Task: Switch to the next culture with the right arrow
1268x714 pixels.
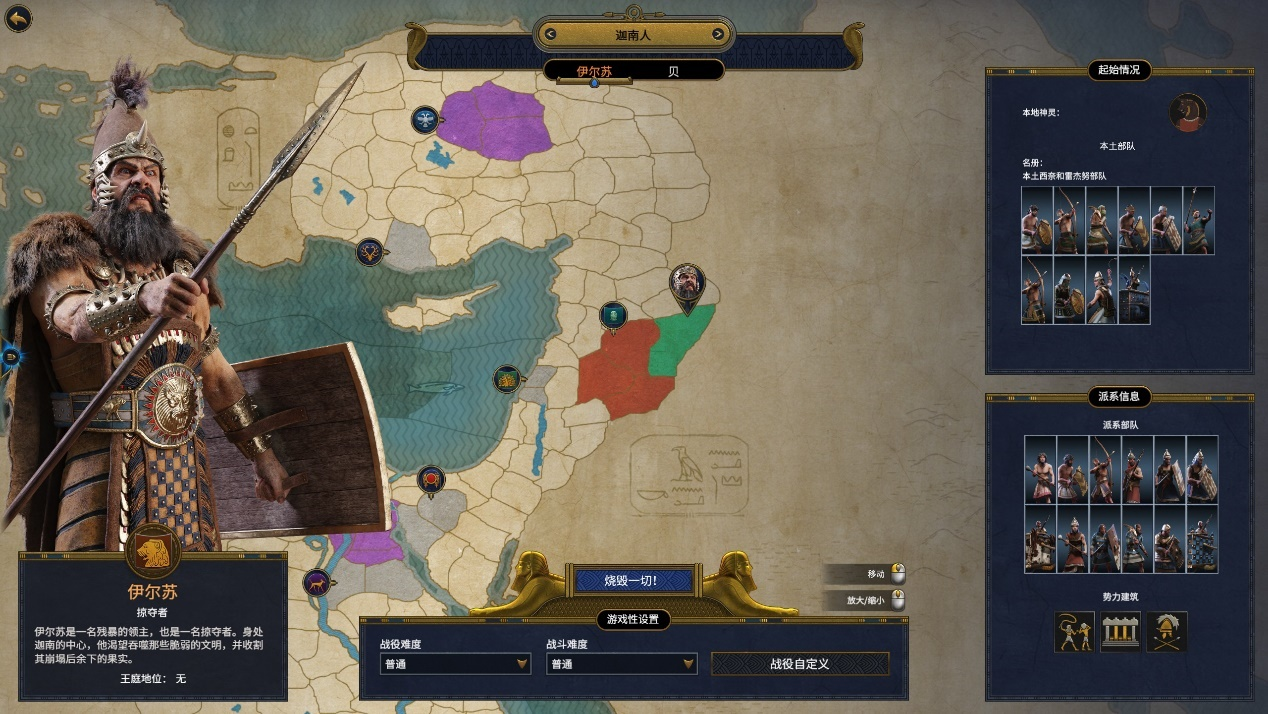Action: [718, 35]
